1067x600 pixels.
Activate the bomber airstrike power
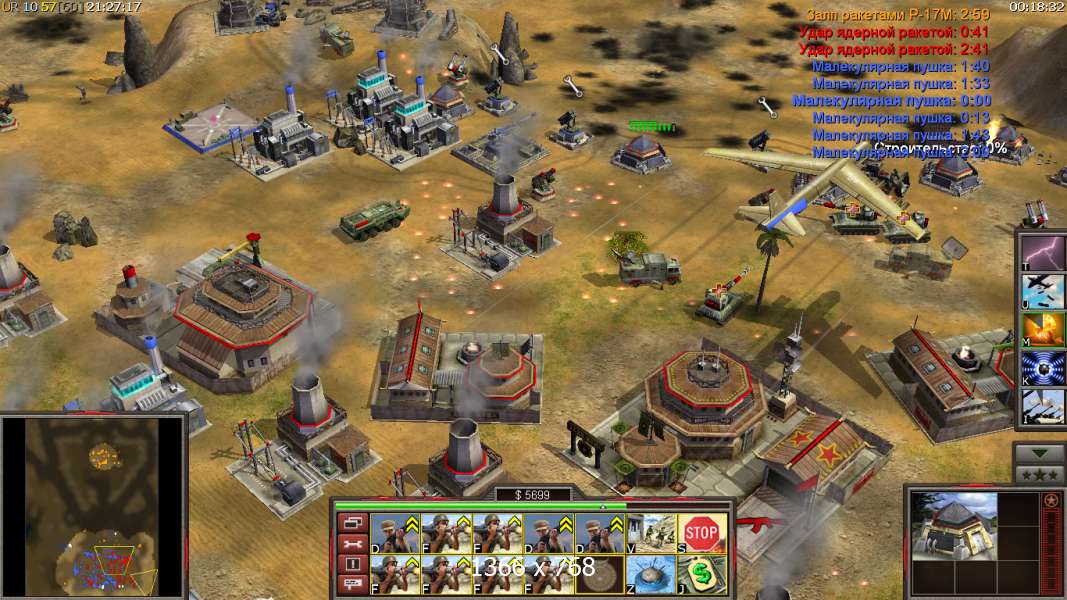pos(1042,289)
